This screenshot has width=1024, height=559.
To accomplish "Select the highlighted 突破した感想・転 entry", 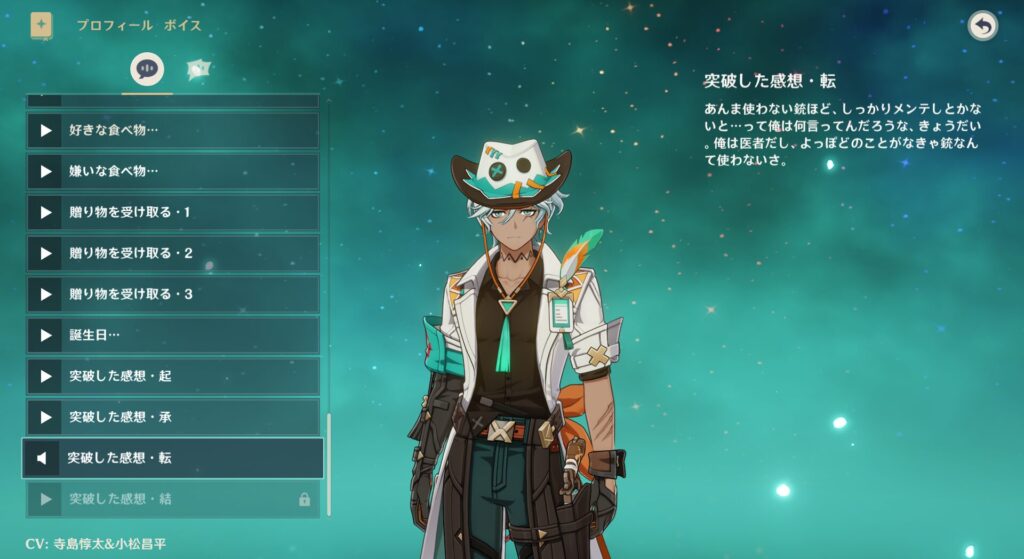I will coord(172,458).
